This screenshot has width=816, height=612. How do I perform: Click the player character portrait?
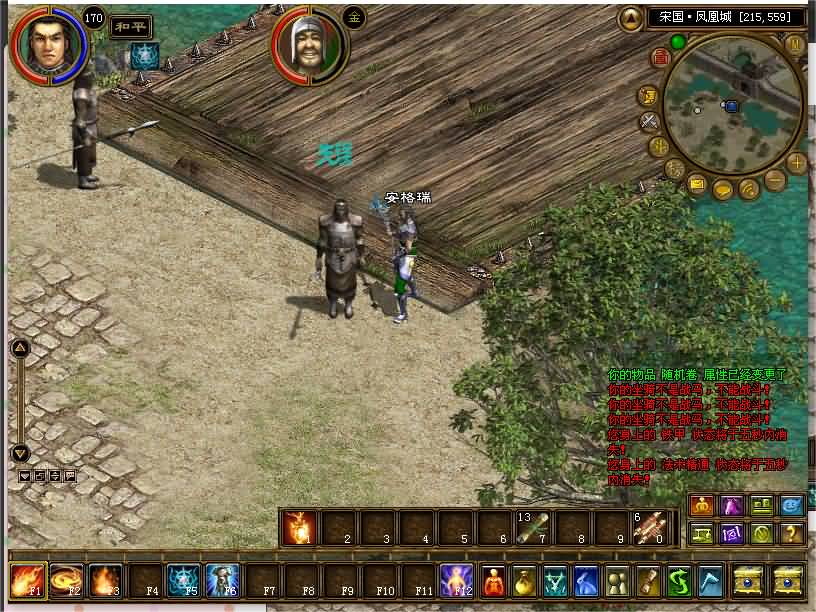click(48, 43)
